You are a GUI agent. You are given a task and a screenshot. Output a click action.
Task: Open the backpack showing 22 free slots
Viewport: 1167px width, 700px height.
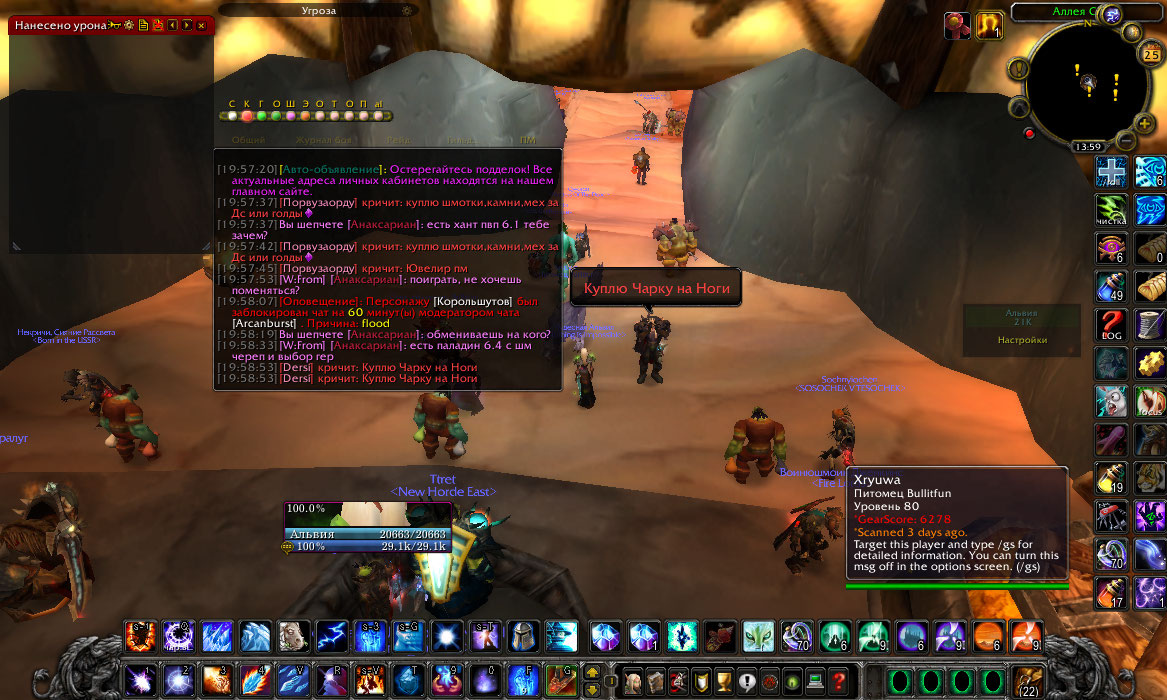pyautogui.click(x=1028, y=682)
